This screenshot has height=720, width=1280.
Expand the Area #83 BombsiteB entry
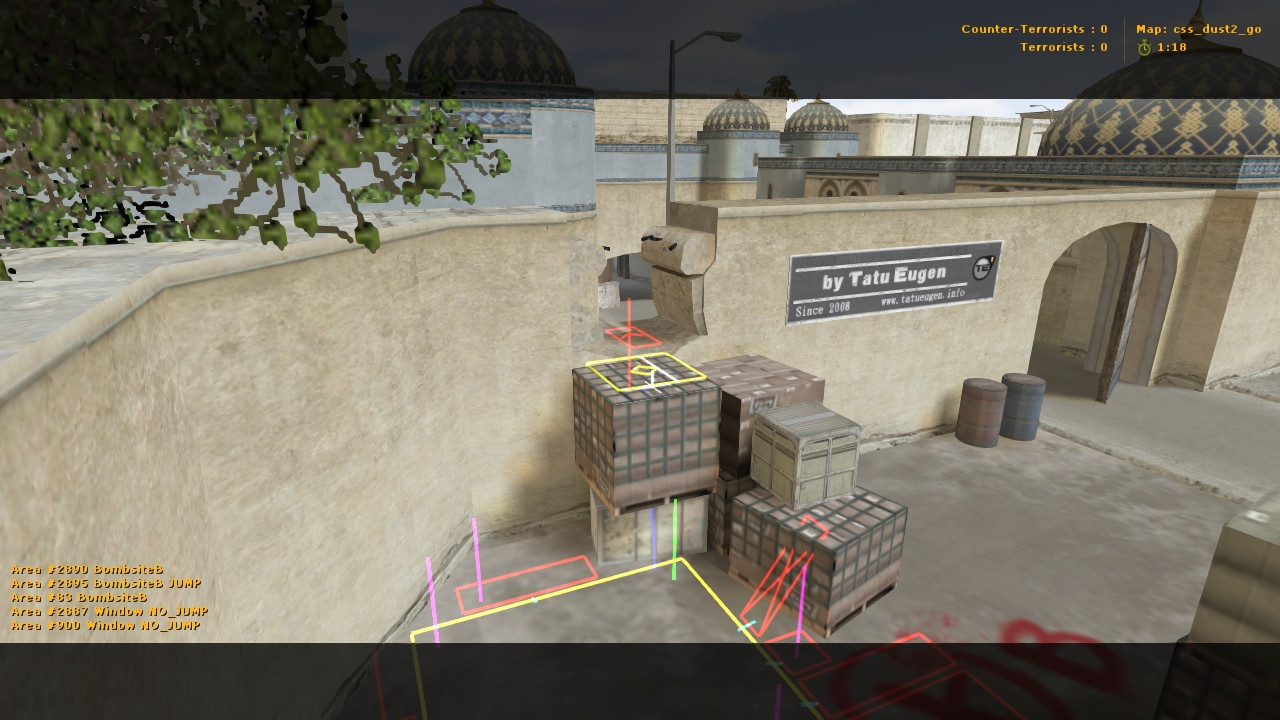point(78,596)
